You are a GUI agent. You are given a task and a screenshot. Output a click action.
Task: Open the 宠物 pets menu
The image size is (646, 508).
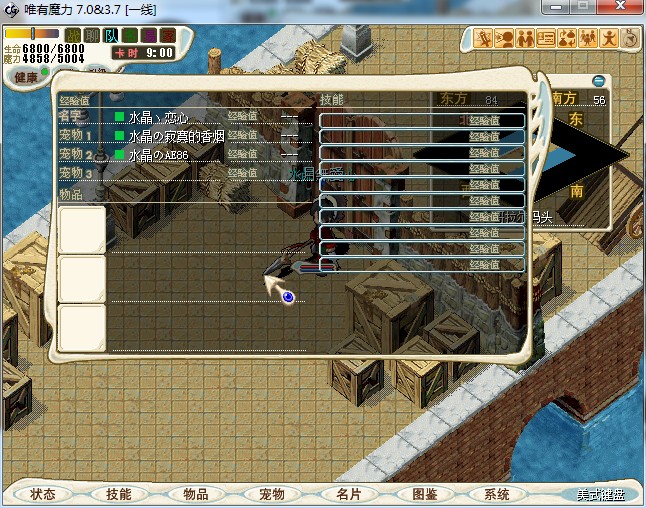click(271, 494)
